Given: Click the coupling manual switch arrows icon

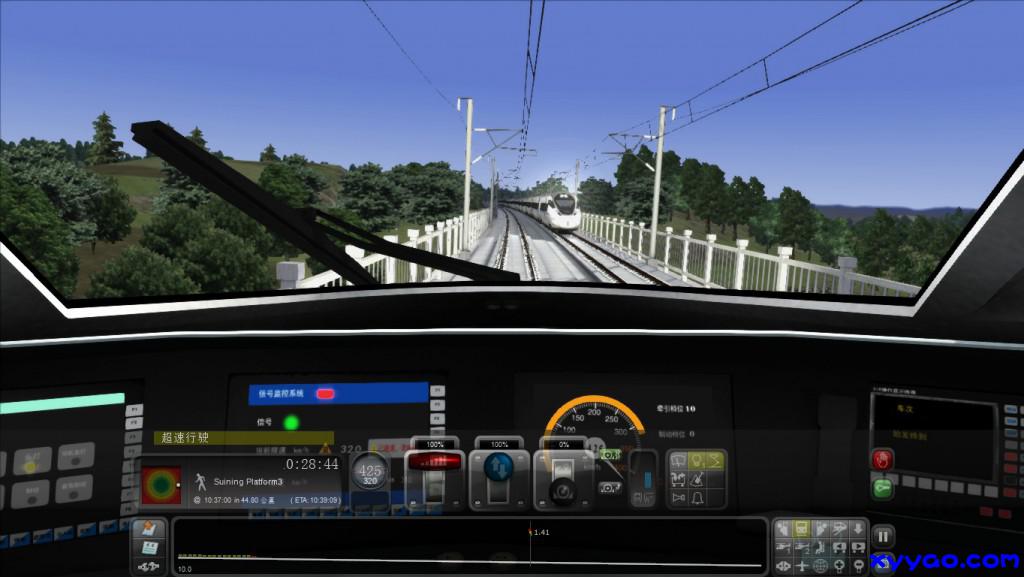Looking at the screenshot, I should [x=149, y=567].
